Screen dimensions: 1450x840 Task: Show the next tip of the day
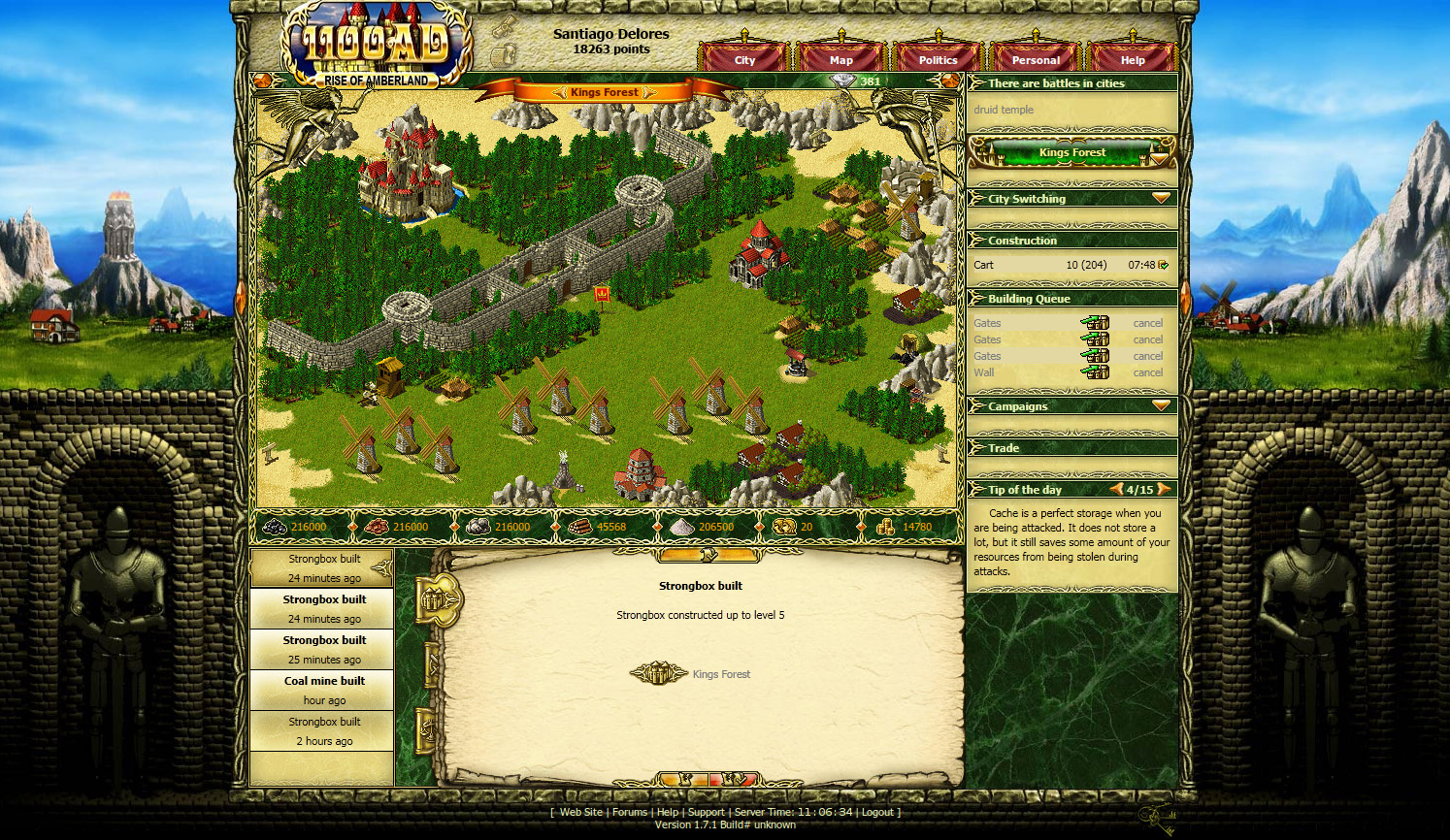tap(1164, 490)
